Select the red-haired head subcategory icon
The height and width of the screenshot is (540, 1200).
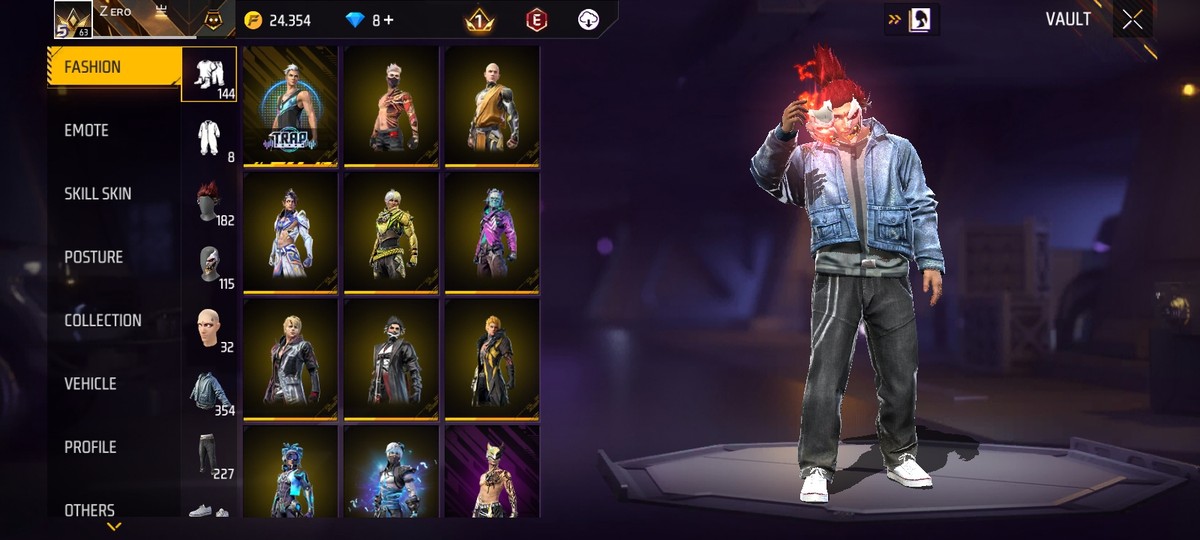209,201
